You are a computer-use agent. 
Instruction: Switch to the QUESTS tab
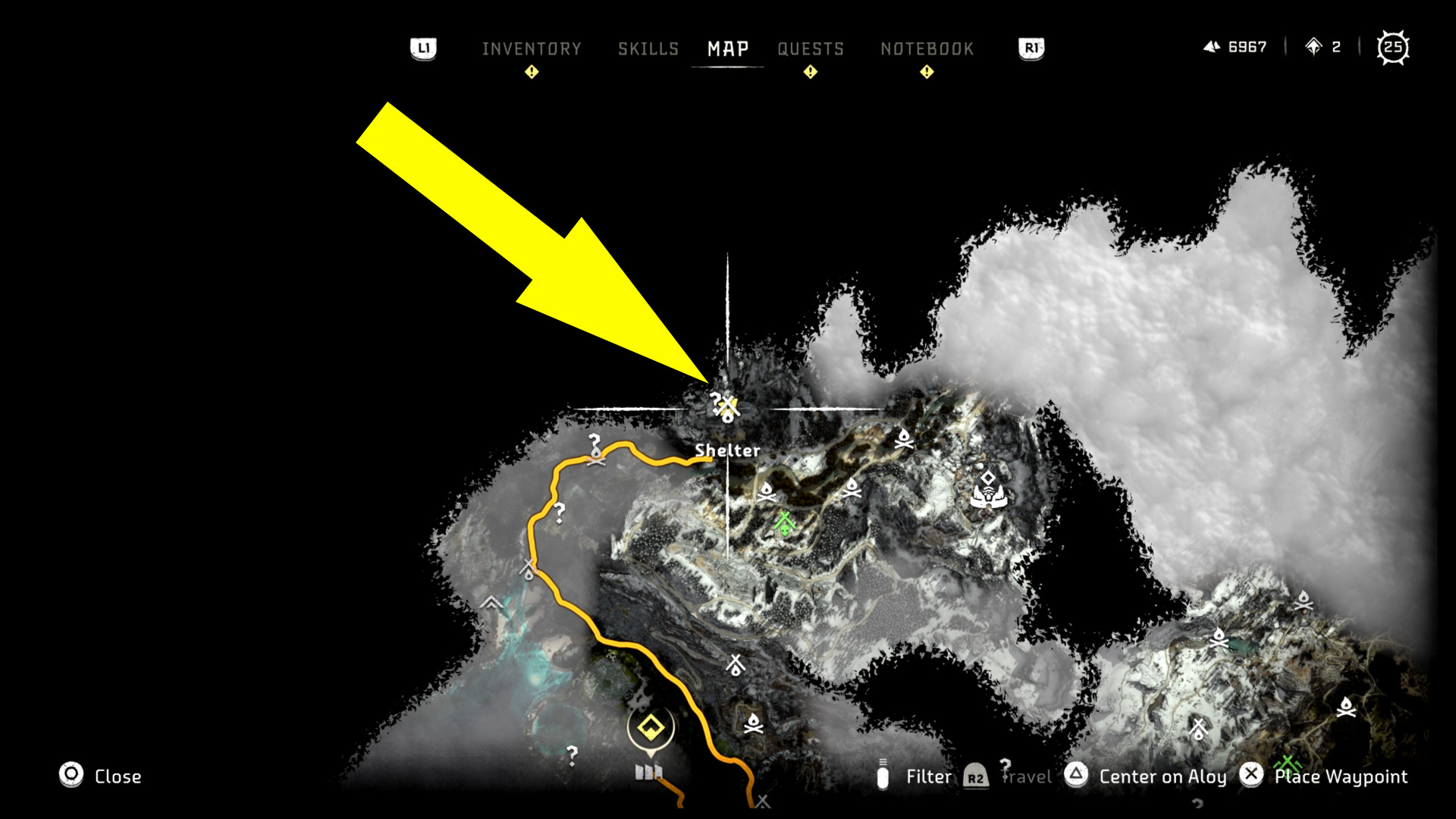(x=810, y=49)
